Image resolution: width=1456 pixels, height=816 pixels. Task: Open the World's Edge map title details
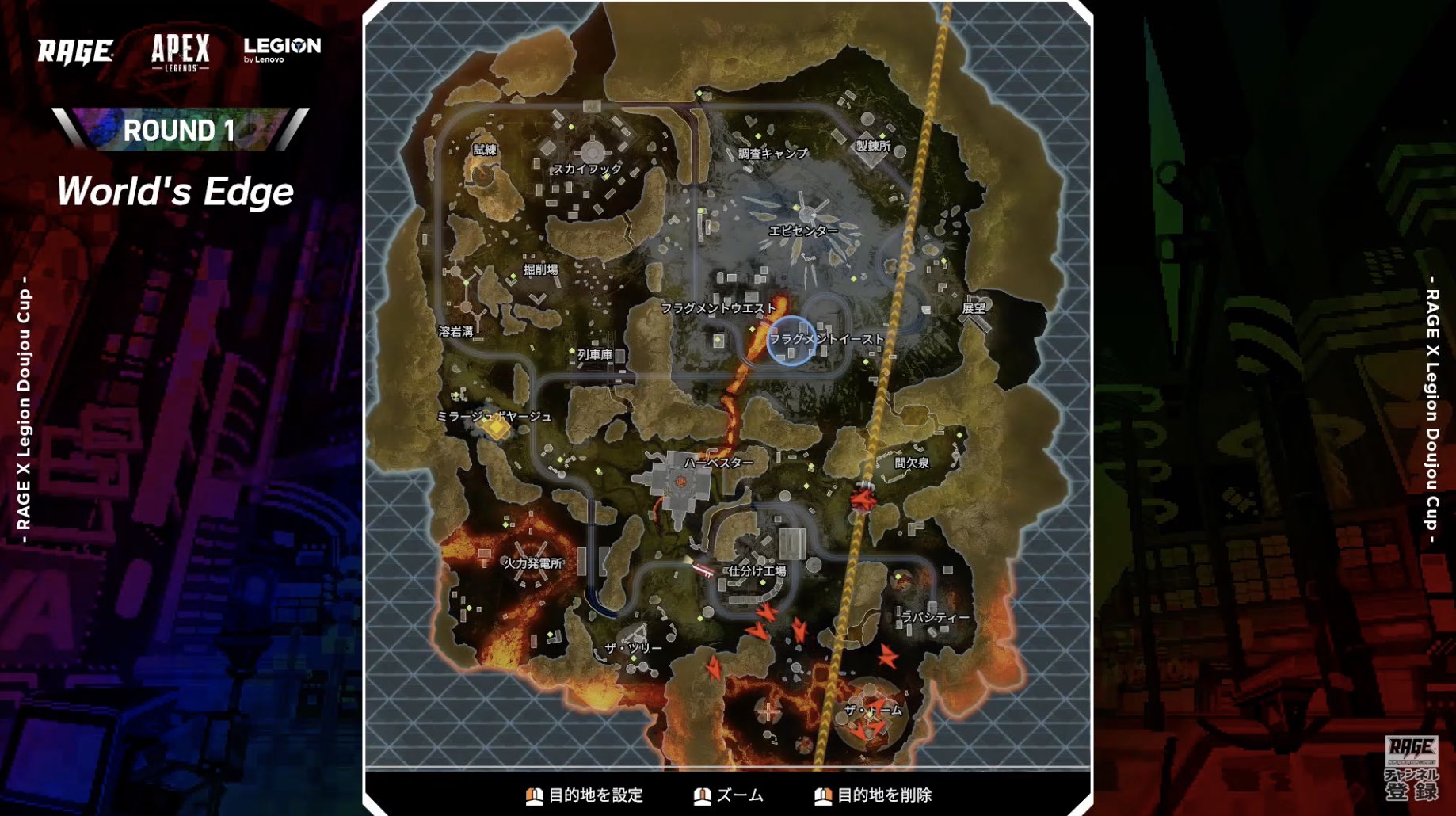[176, 190]
